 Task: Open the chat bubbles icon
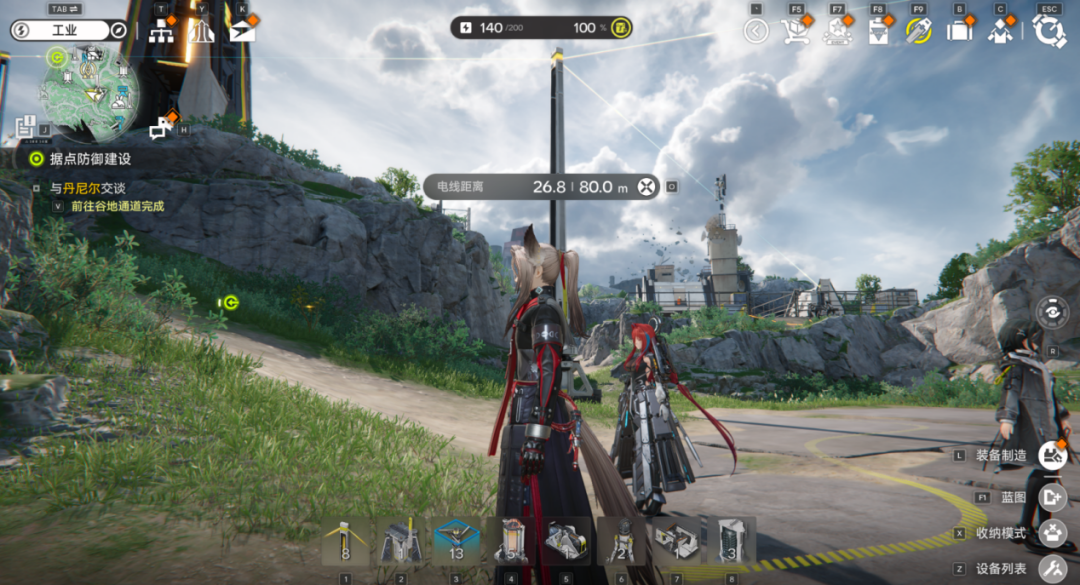160,128
